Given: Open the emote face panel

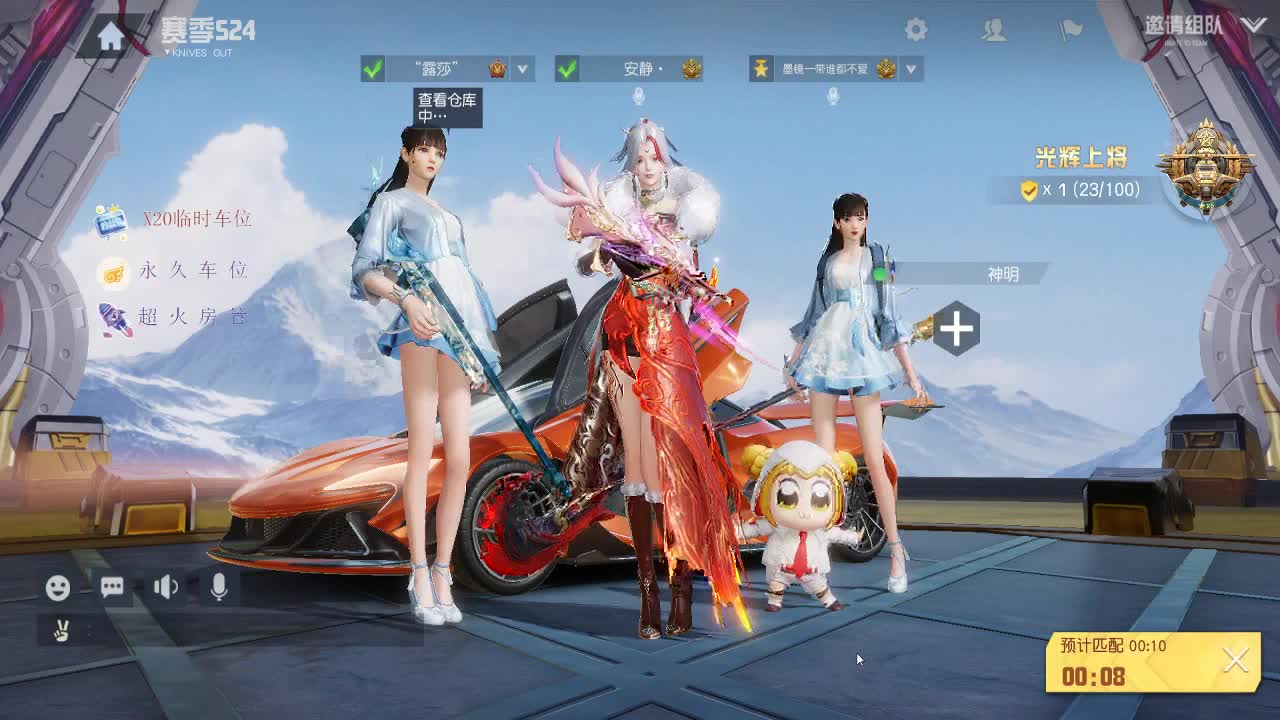Looking at the screenshot, I should pyautogui.click(x=56, y=587).
